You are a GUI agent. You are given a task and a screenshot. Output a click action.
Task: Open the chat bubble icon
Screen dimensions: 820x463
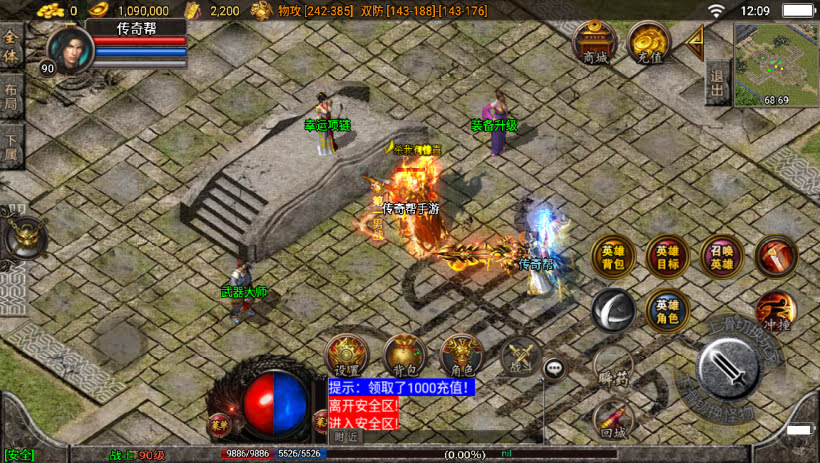(554, 368)
